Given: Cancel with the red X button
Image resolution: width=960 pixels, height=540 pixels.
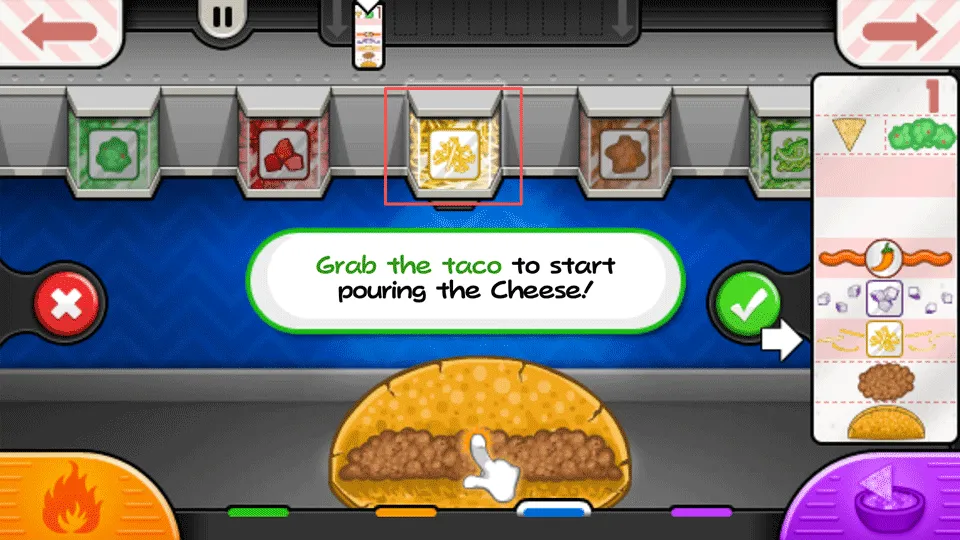Looking at the screenshot, I should [67, 302].
